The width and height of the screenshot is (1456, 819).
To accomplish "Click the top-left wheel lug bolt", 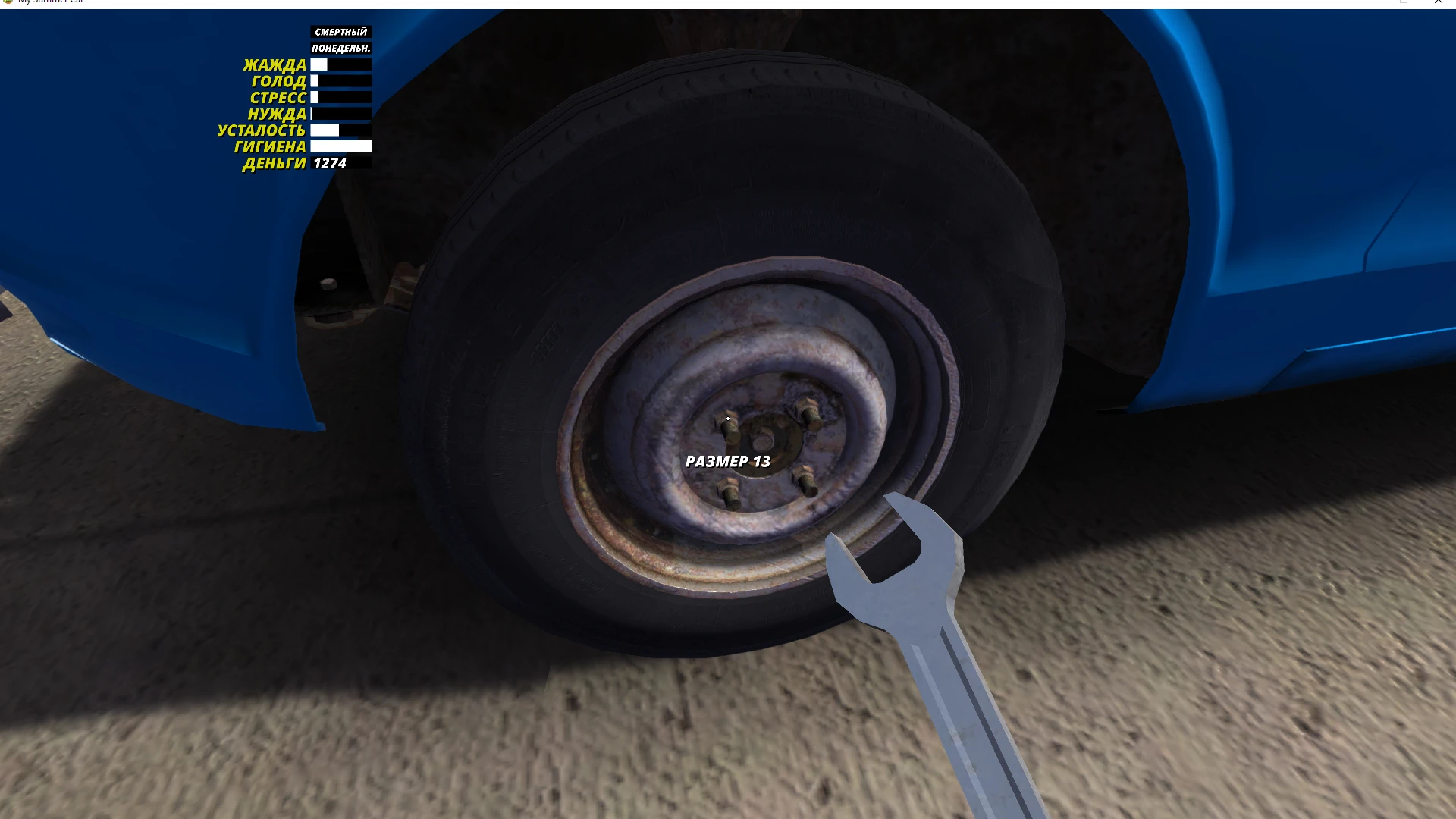I will tap(728, 425).
